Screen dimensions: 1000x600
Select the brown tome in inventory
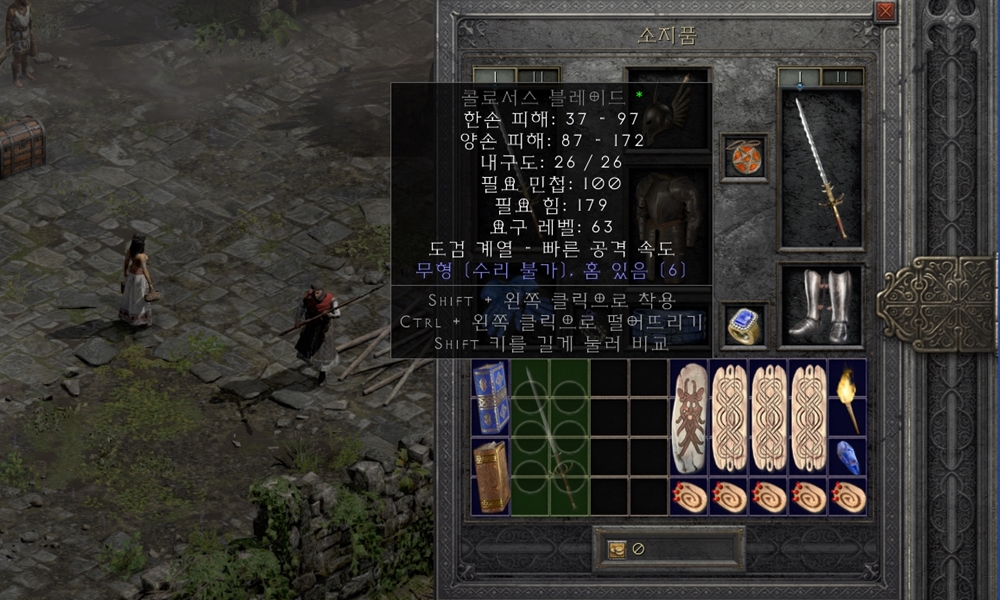(491, 476)
